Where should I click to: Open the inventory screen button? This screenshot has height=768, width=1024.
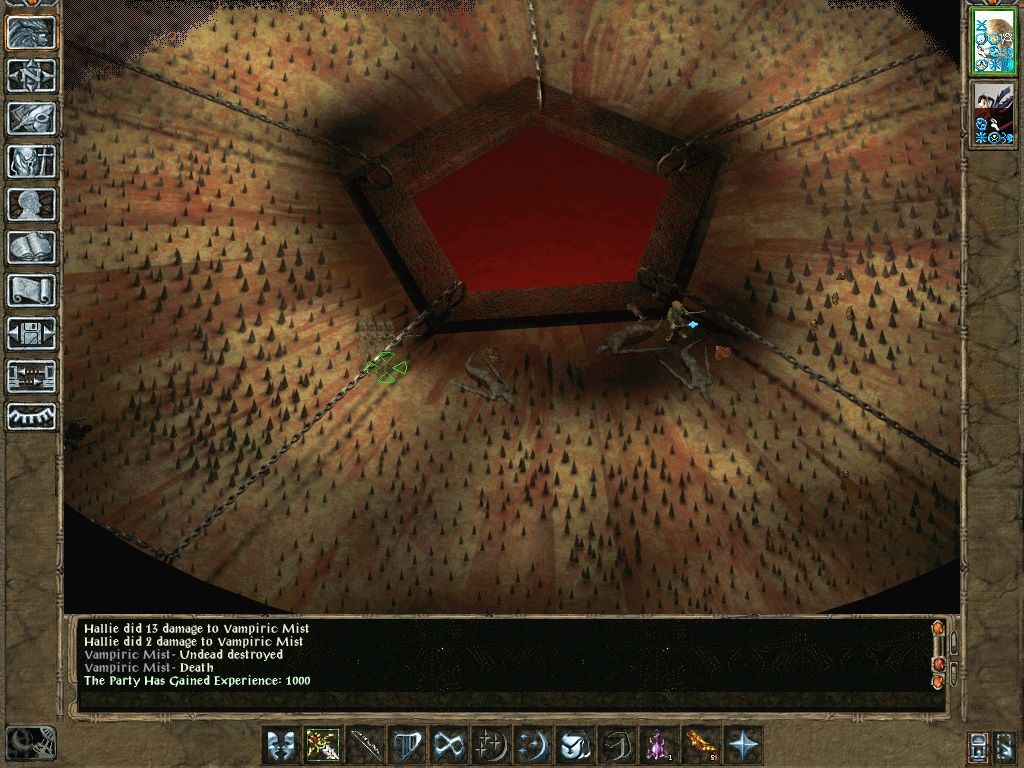click(x=31, y=161)
